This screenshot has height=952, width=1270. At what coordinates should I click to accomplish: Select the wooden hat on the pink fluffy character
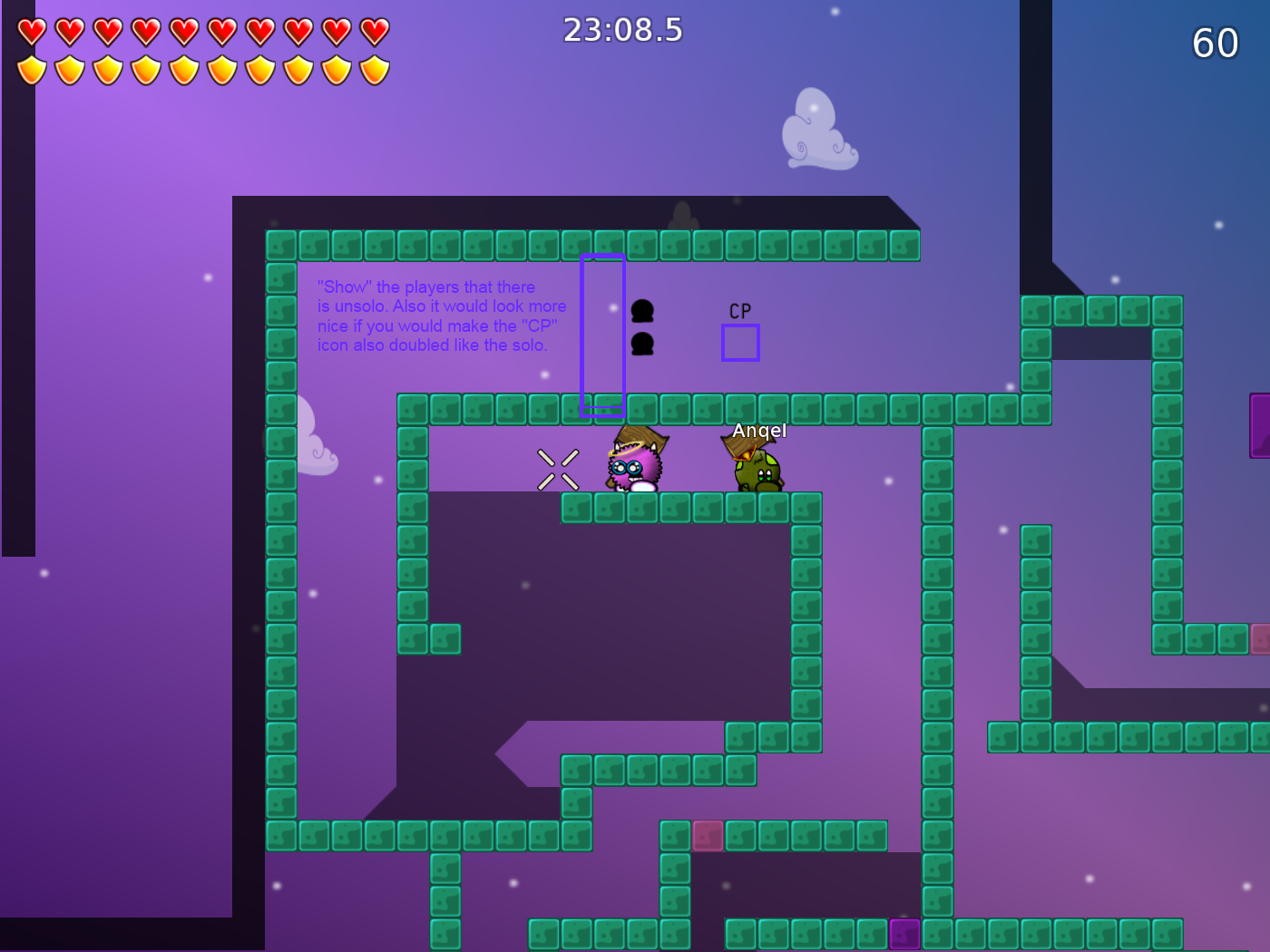(x=641, y=441)
